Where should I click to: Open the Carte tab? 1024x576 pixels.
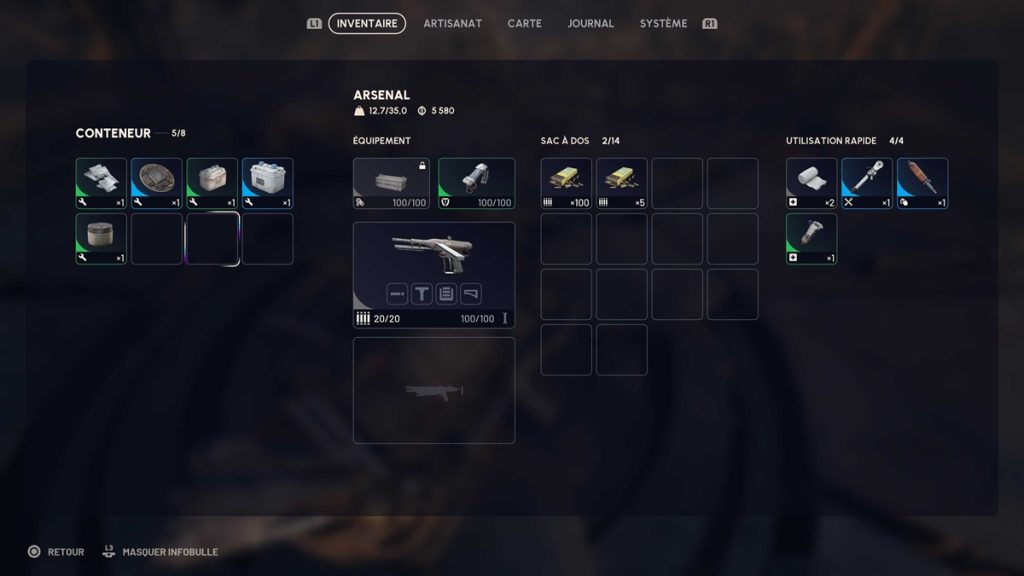pyautogui.click(x=525, y=23)
